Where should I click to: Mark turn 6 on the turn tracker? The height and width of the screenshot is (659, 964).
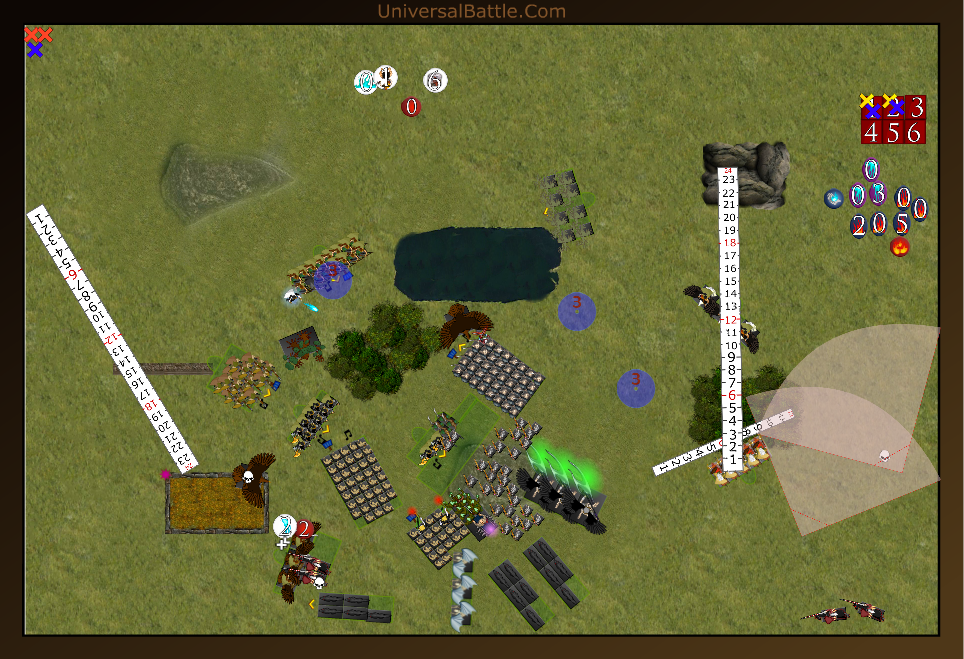tap(915, 132)
